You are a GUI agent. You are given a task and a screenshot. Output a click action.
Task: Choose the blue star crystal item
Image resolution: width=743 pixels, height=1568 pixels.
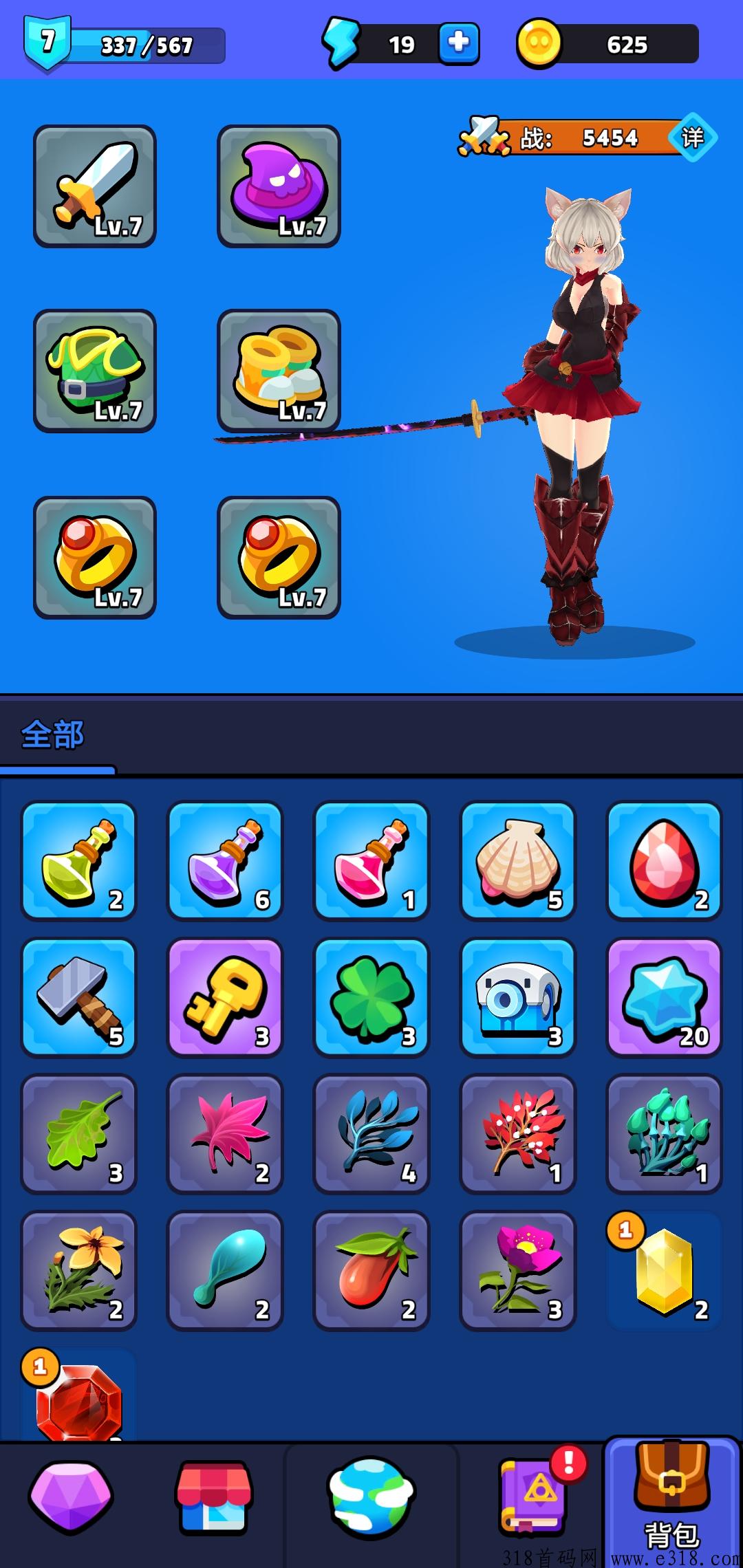pos(664,997)
